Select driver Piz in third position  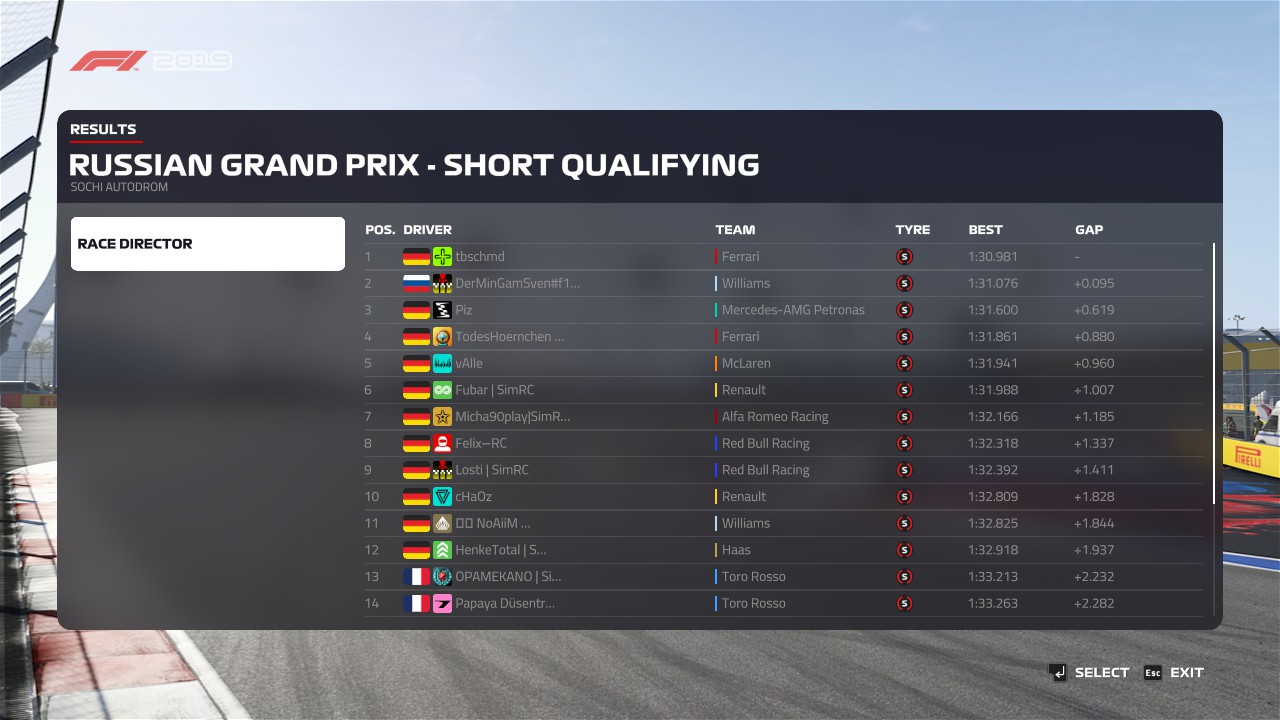[x=782, y=310]
